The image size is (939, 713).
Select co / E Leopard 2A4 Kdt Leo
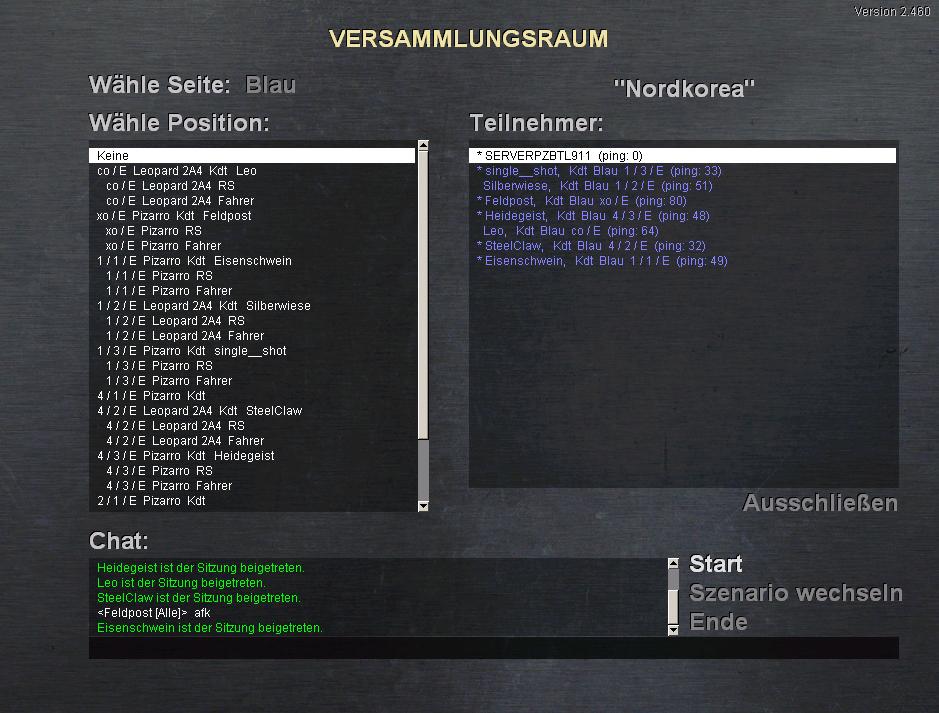(177, 171)
